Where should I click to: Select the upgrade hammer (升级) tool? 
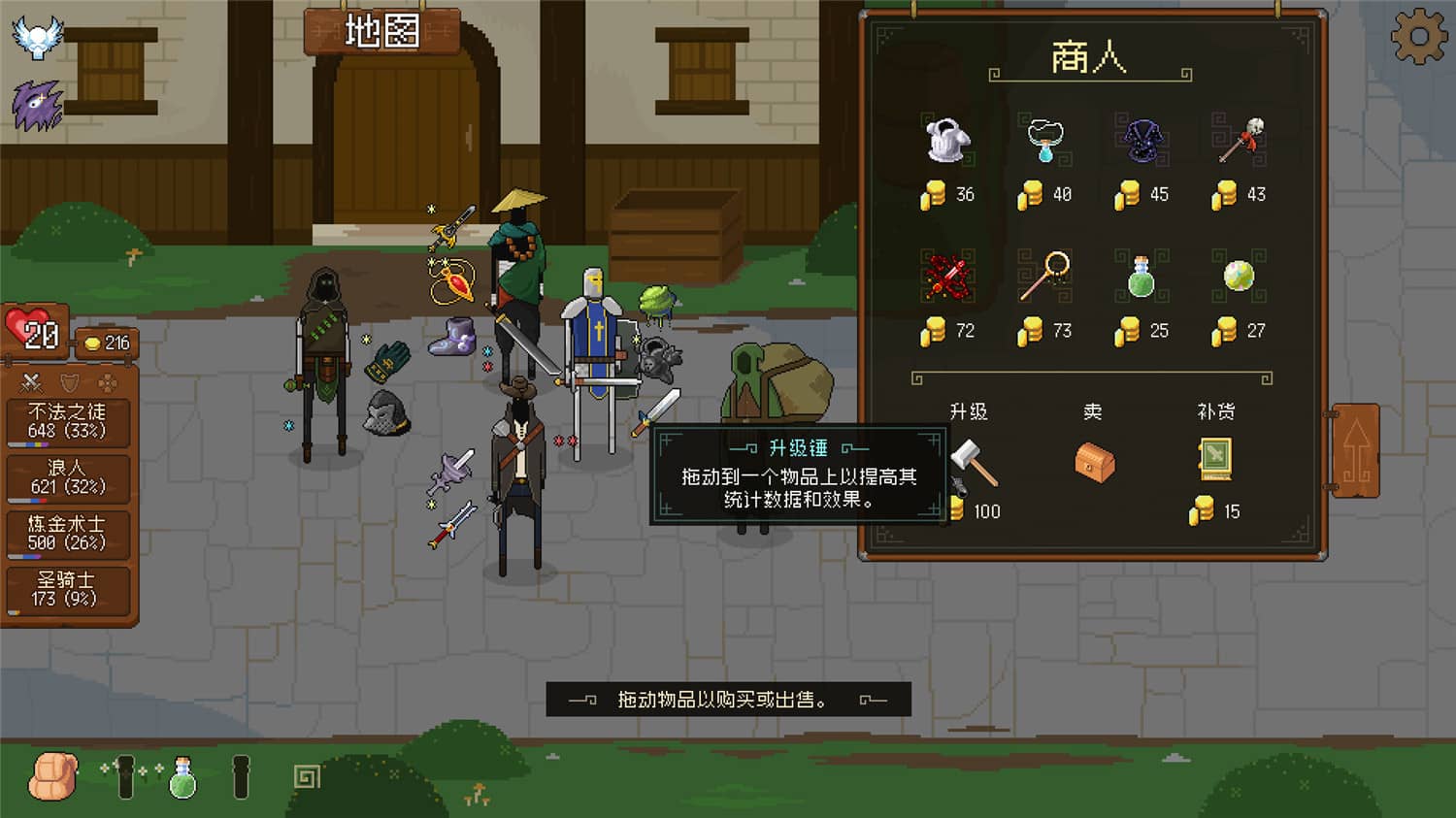coord(975,464)
